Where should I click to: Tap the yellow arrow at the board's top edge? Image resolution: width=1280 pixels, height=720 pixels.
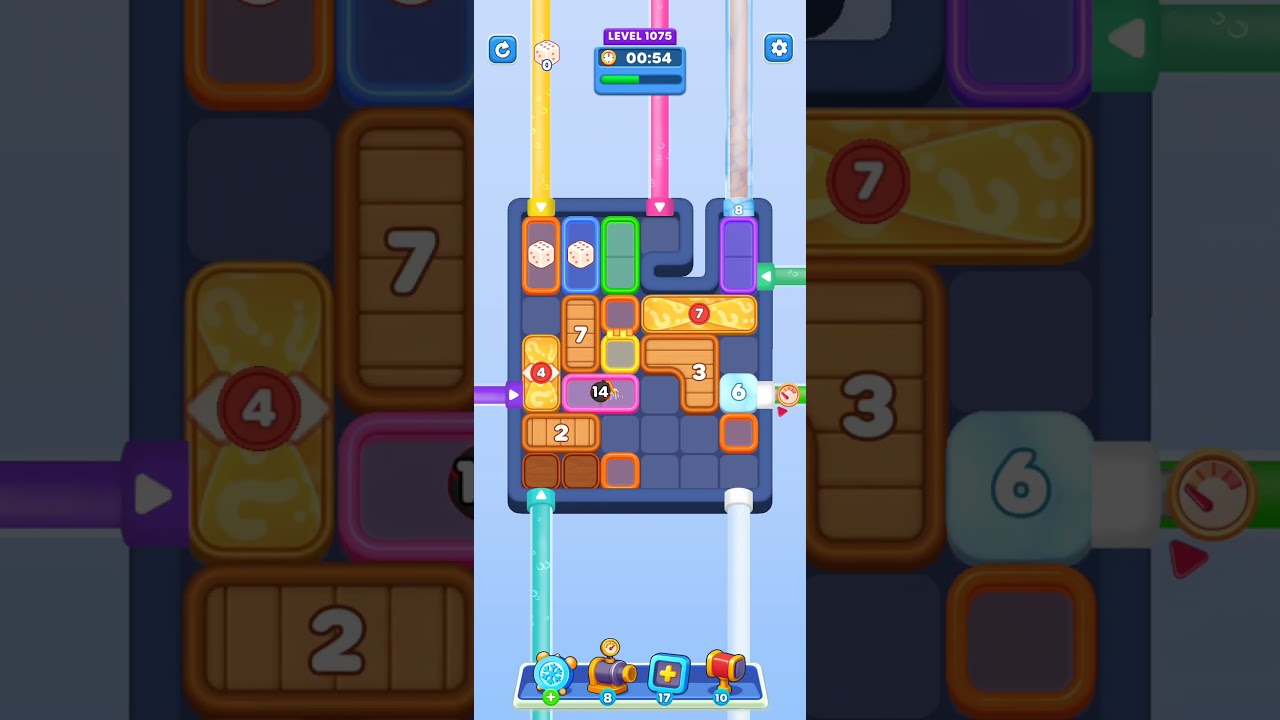pos(540,207)
